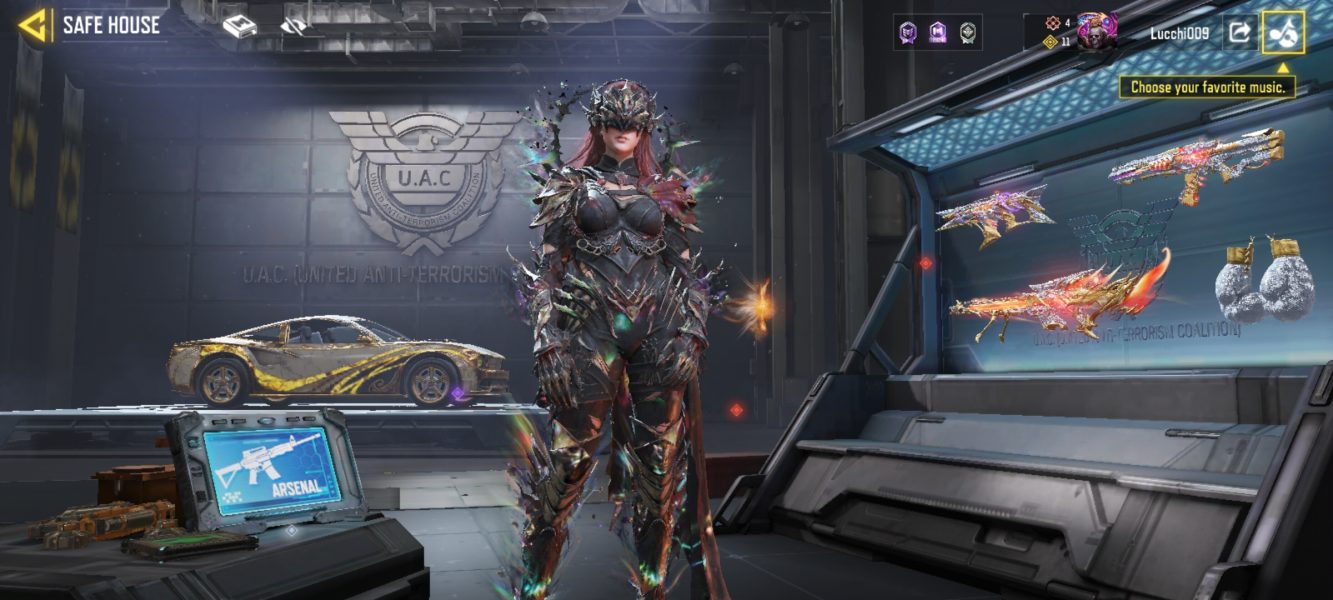Go back using the yellow arrow

(x=33, y=26)
